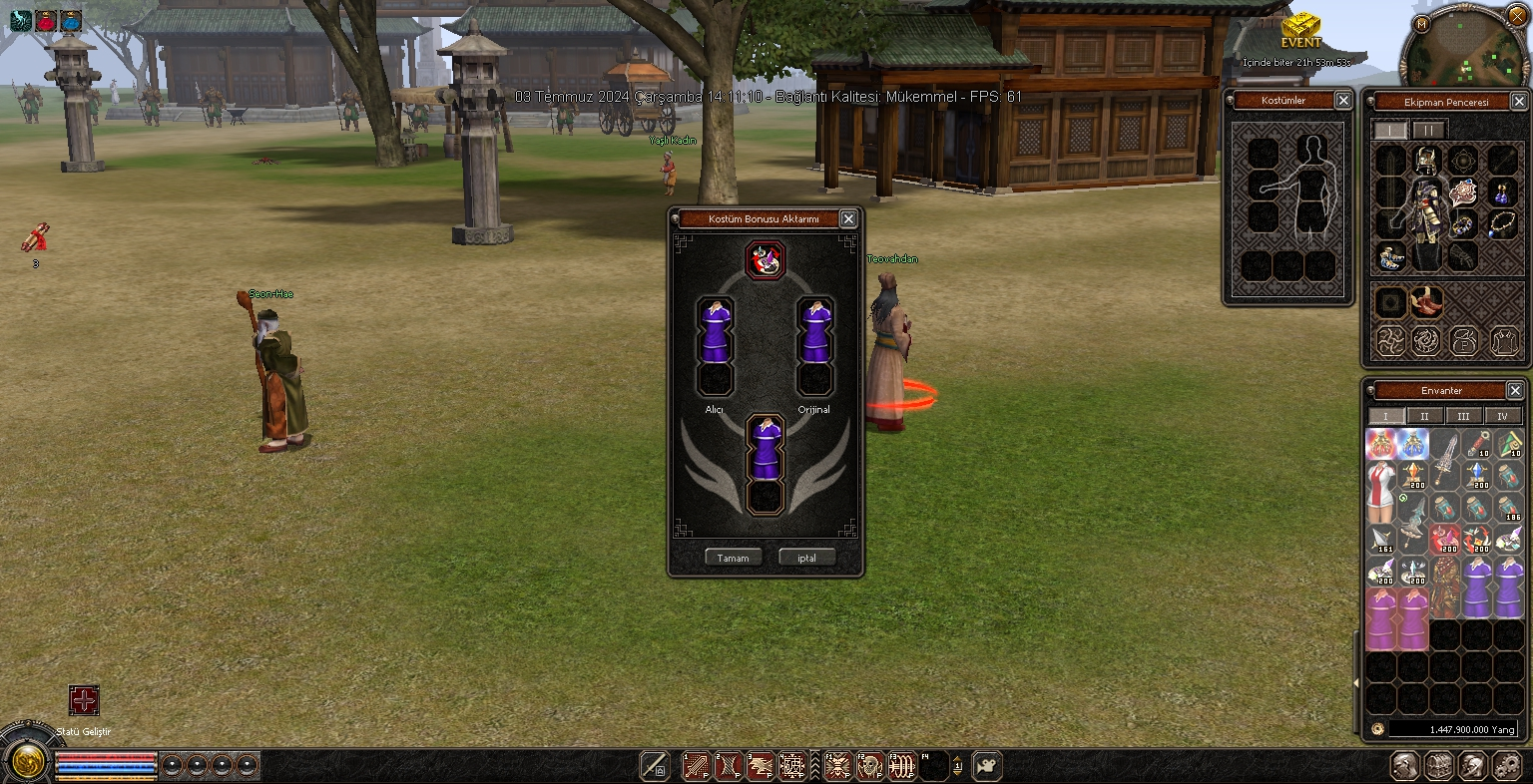The width and height of the screenshot is (1533, 784).
Task: Close the Envanter window
Action: tap(1515, 391)
